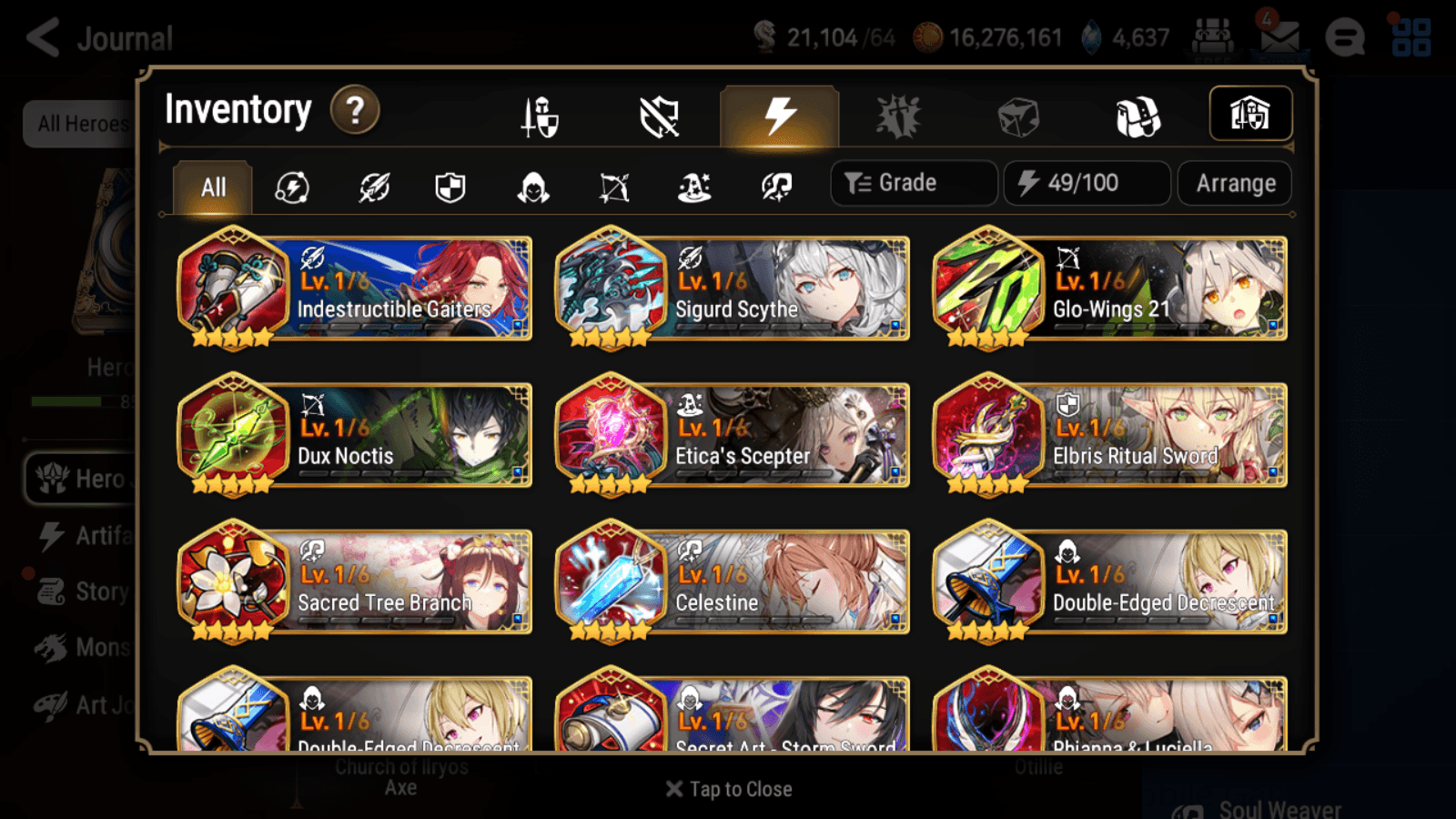Open the chat bubble icon top right

(1345, 38)
